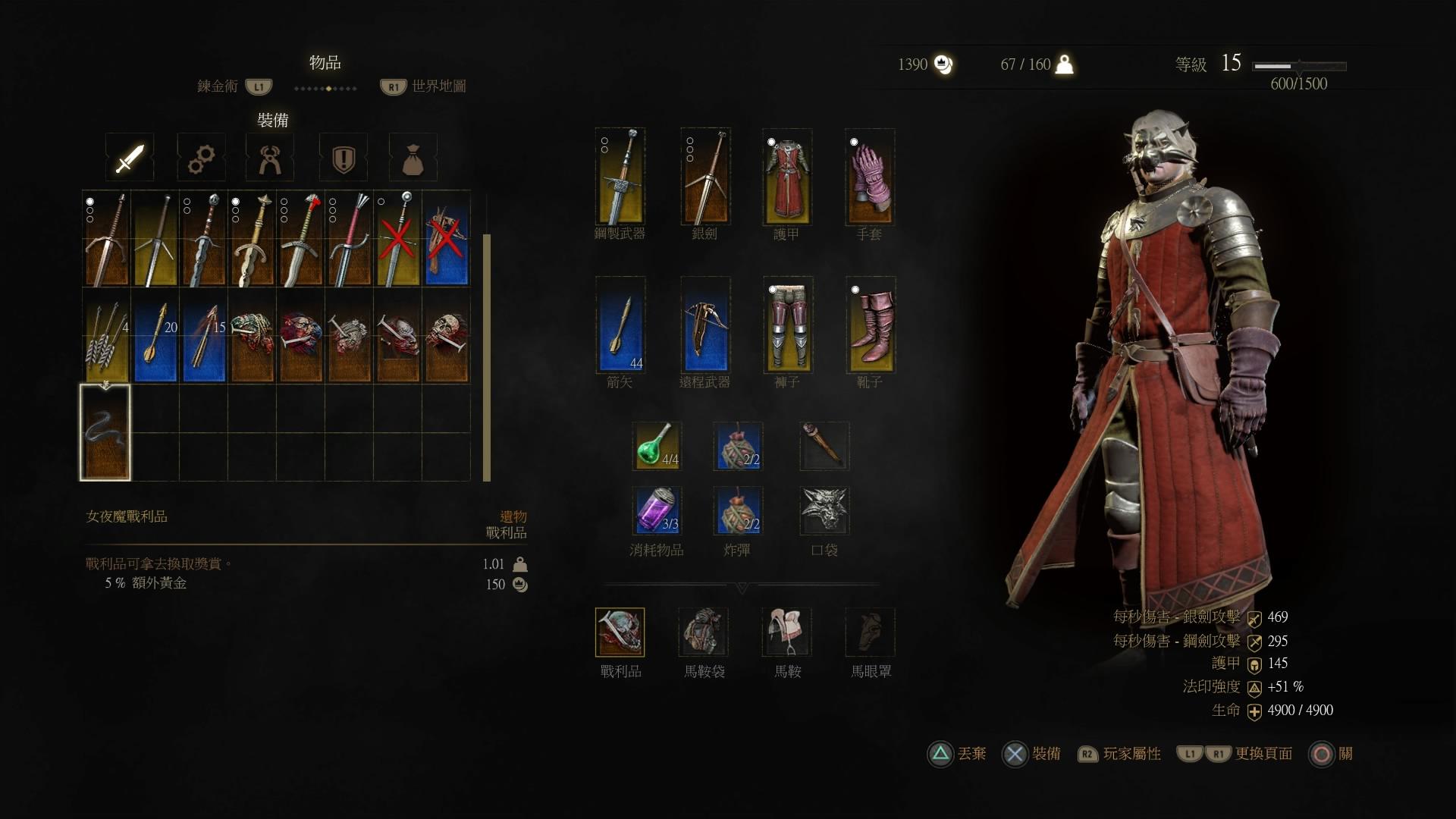
Task: Click the 遠程武器 crossbow slot
Action: click(x=704, y=326)
